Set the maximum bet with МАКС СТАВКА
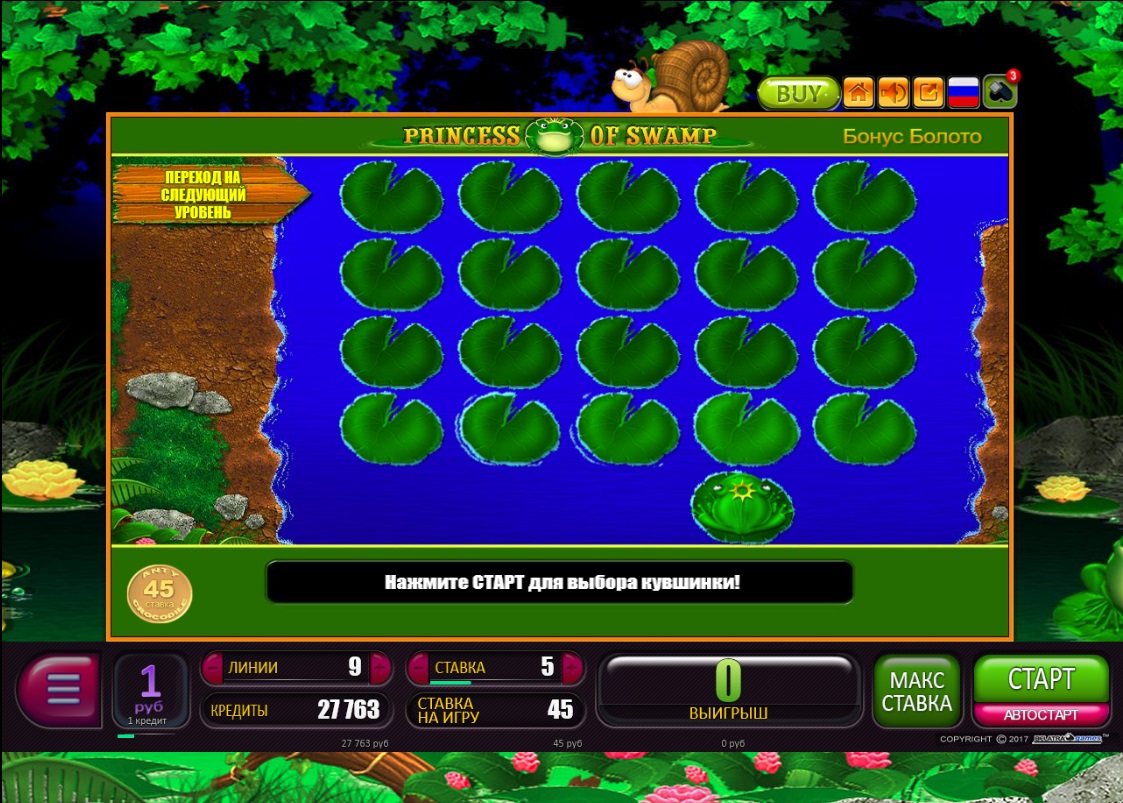The width and height of the screenshot is (1123, 803). pos(916,690)
